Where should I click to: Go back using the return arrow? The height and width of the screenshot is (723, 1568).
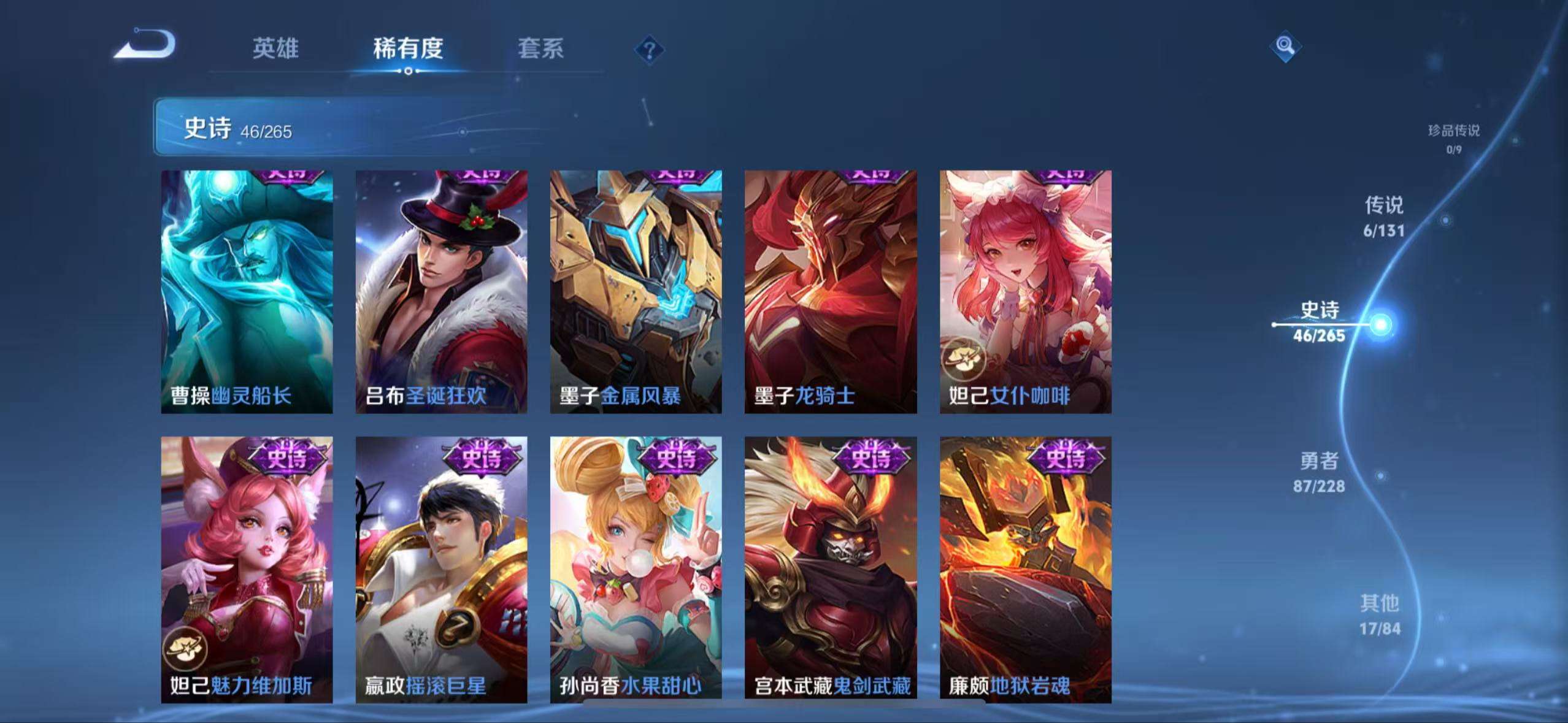[x=146, y=45]
